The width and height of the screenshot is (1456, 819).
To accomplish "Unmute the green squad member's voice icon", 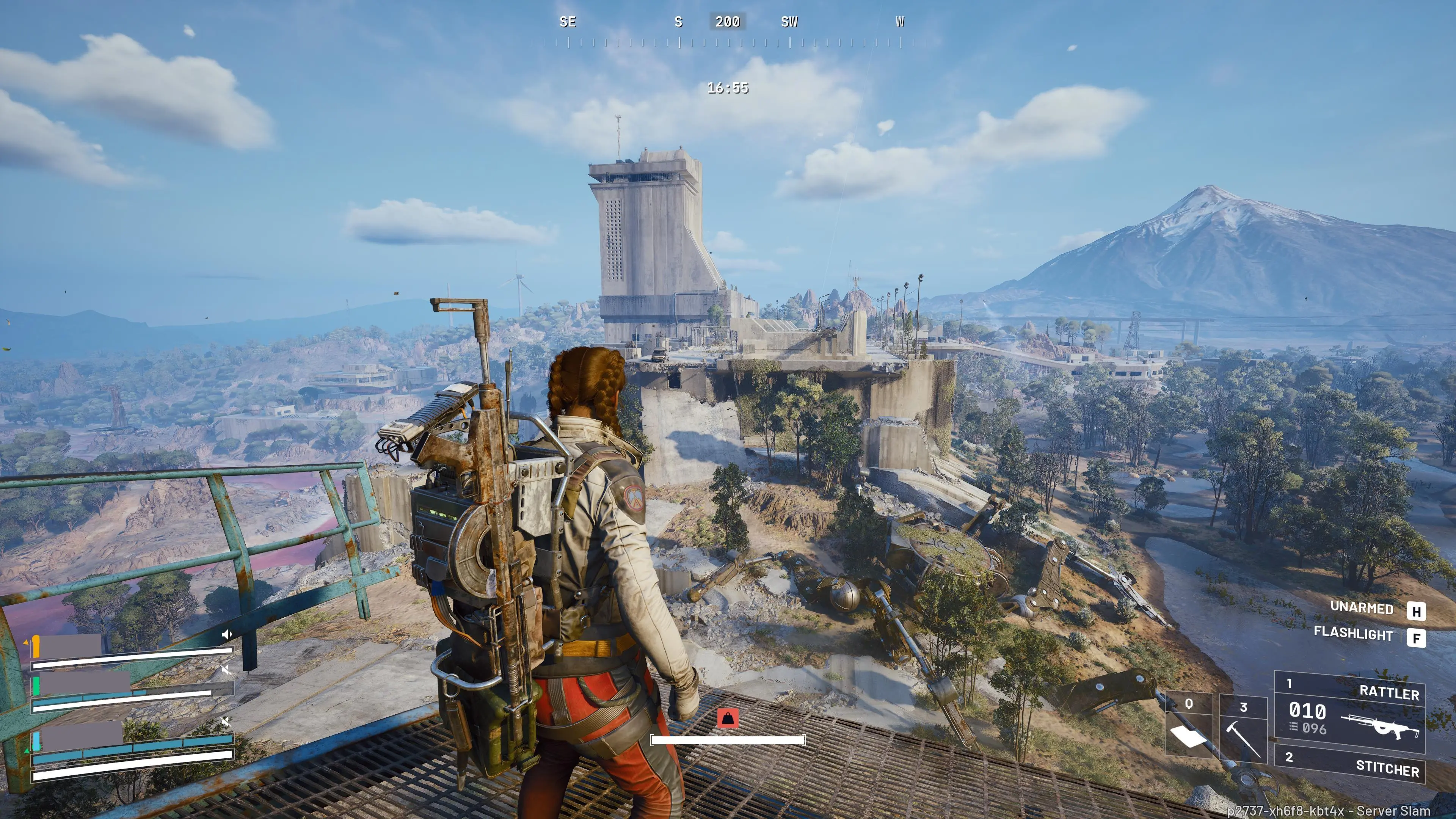I will [226, 670].
